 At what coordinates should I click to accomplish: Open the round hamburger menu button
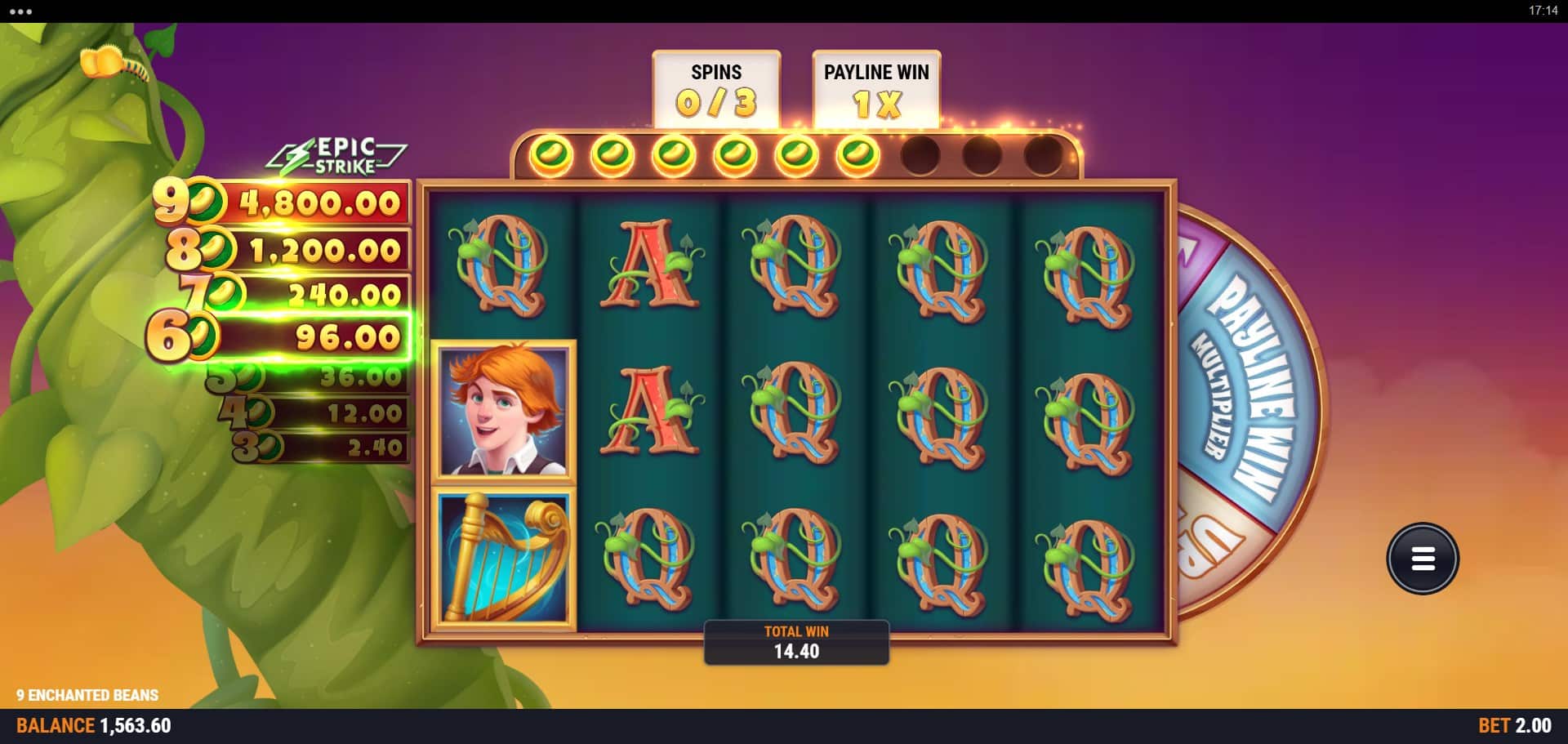(x=1422, y=559)
